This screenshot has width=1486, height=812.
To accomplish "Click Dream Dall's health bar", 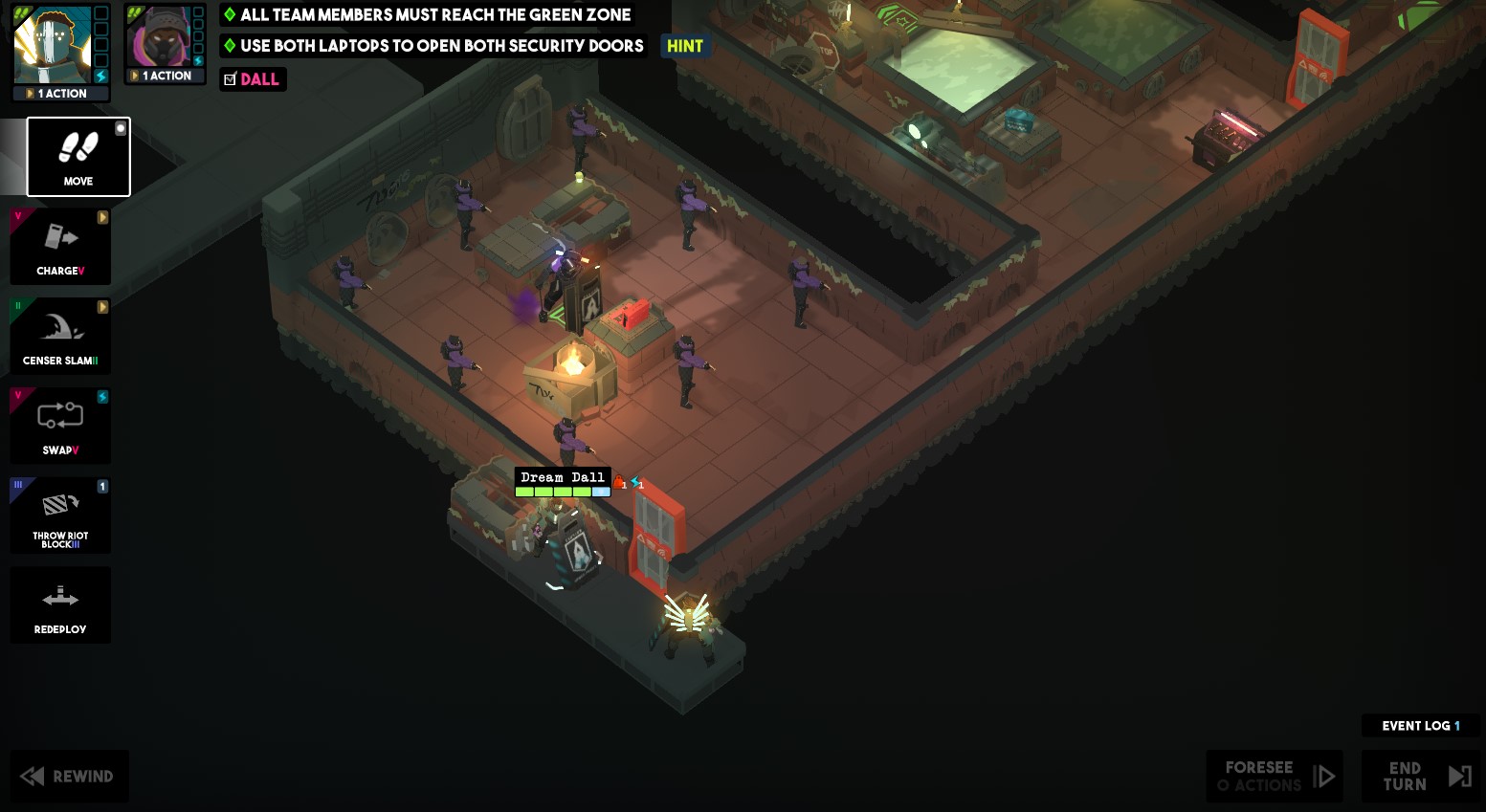I will tap(563, 491).
